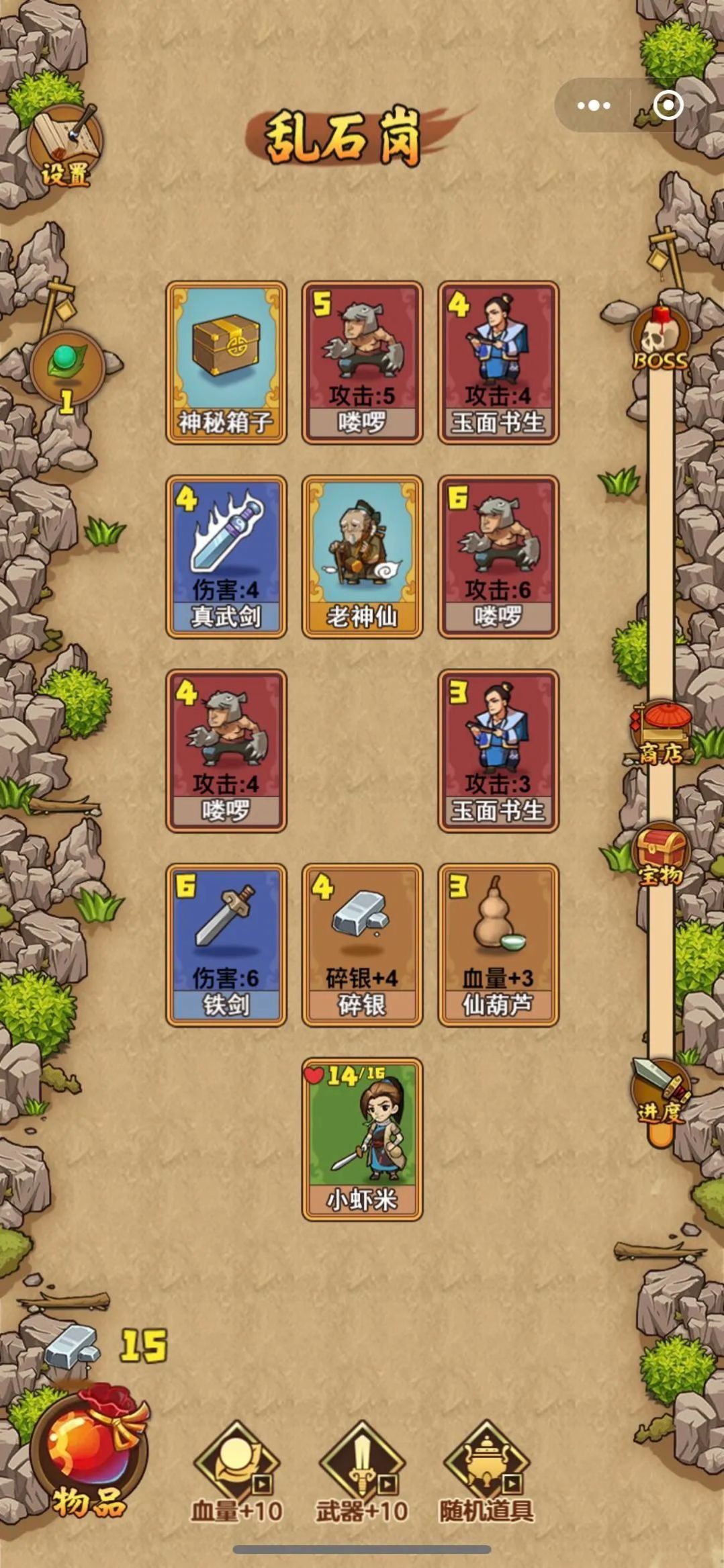Take the 仙葫芦 healing gourd card
This screenshot has width=724, height=1568.
coord(498,945)
